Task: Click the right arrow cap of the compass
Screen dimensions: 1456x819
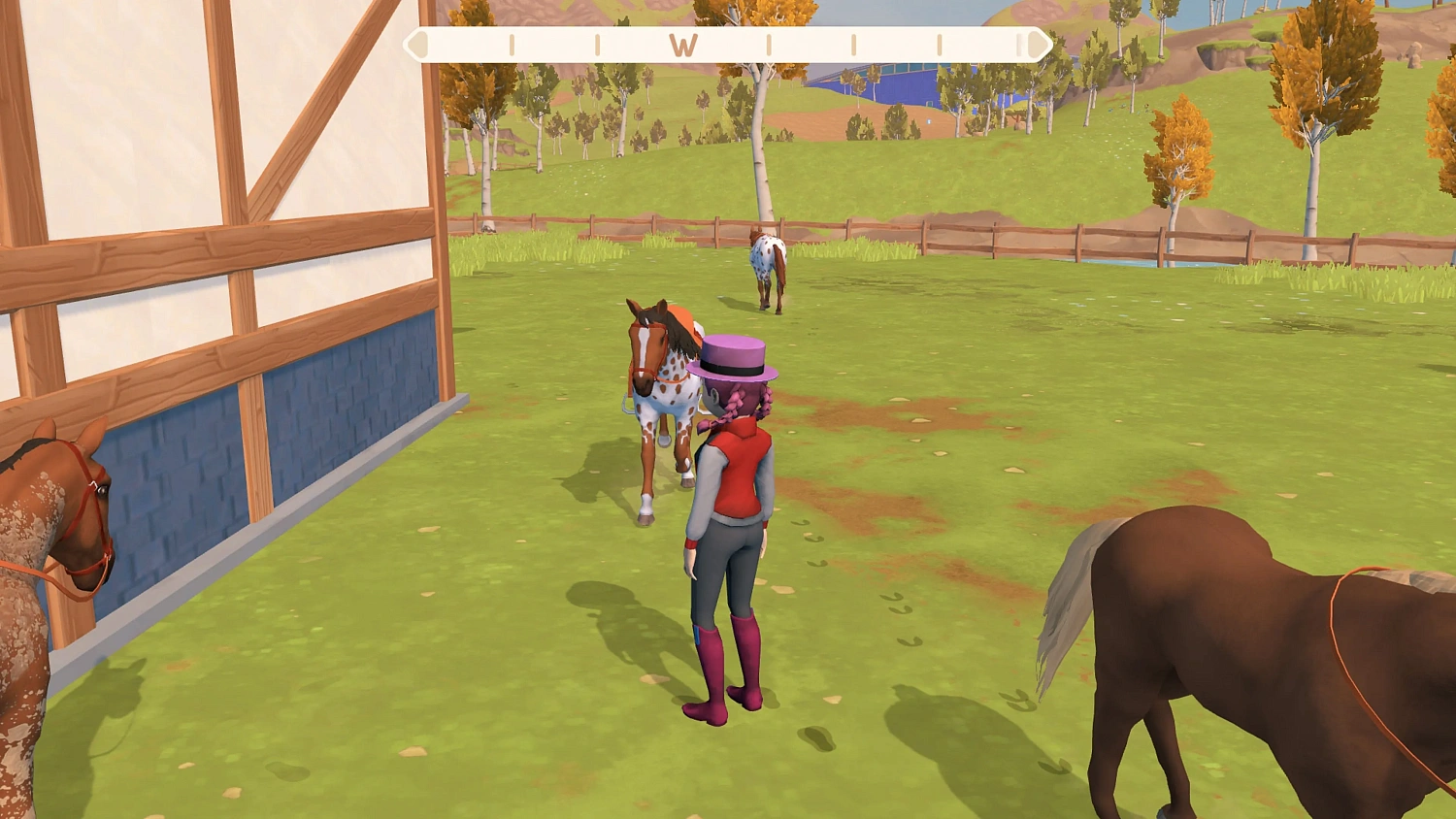Action: coord(1037,44)
